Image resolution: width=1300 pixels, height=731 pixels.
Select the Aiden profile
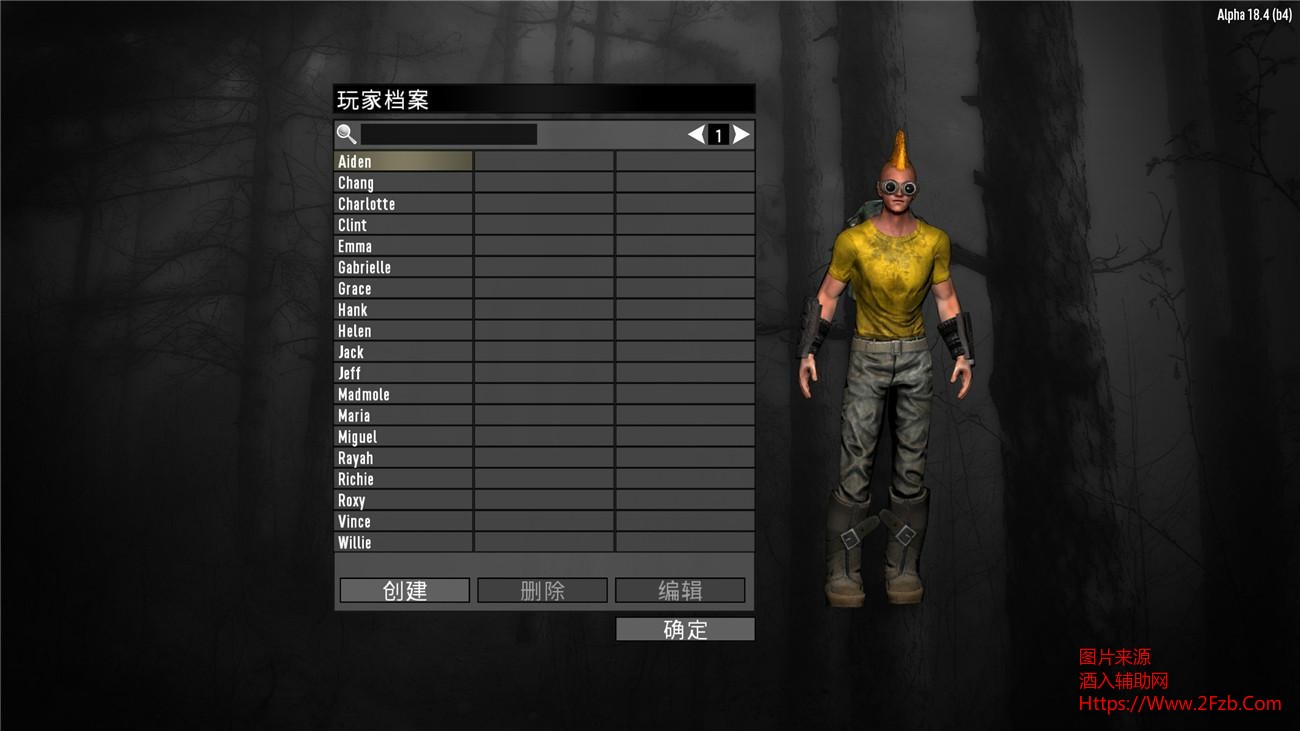tap(403, 162)
